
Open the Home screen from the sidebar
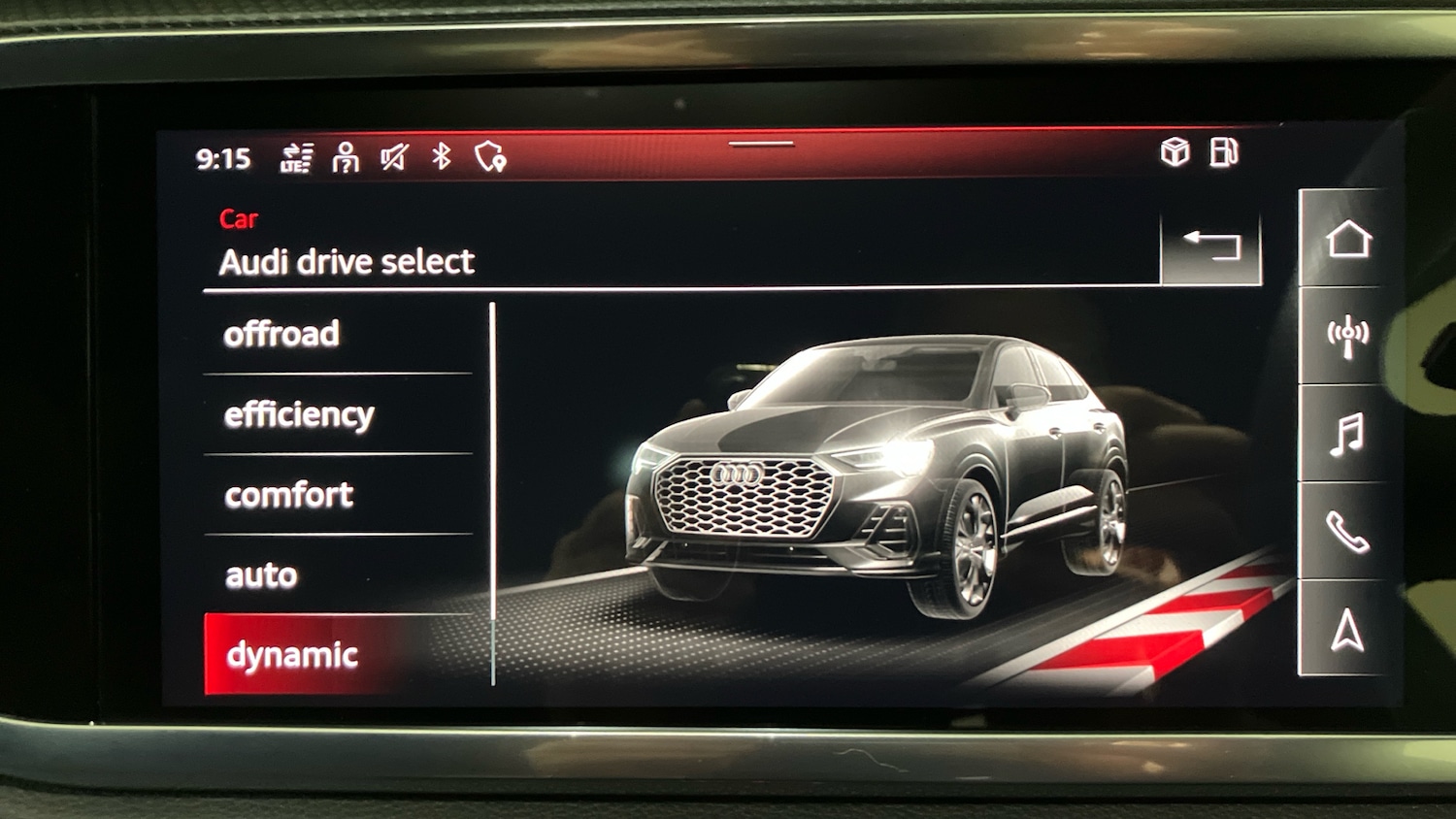[1347, 239]
